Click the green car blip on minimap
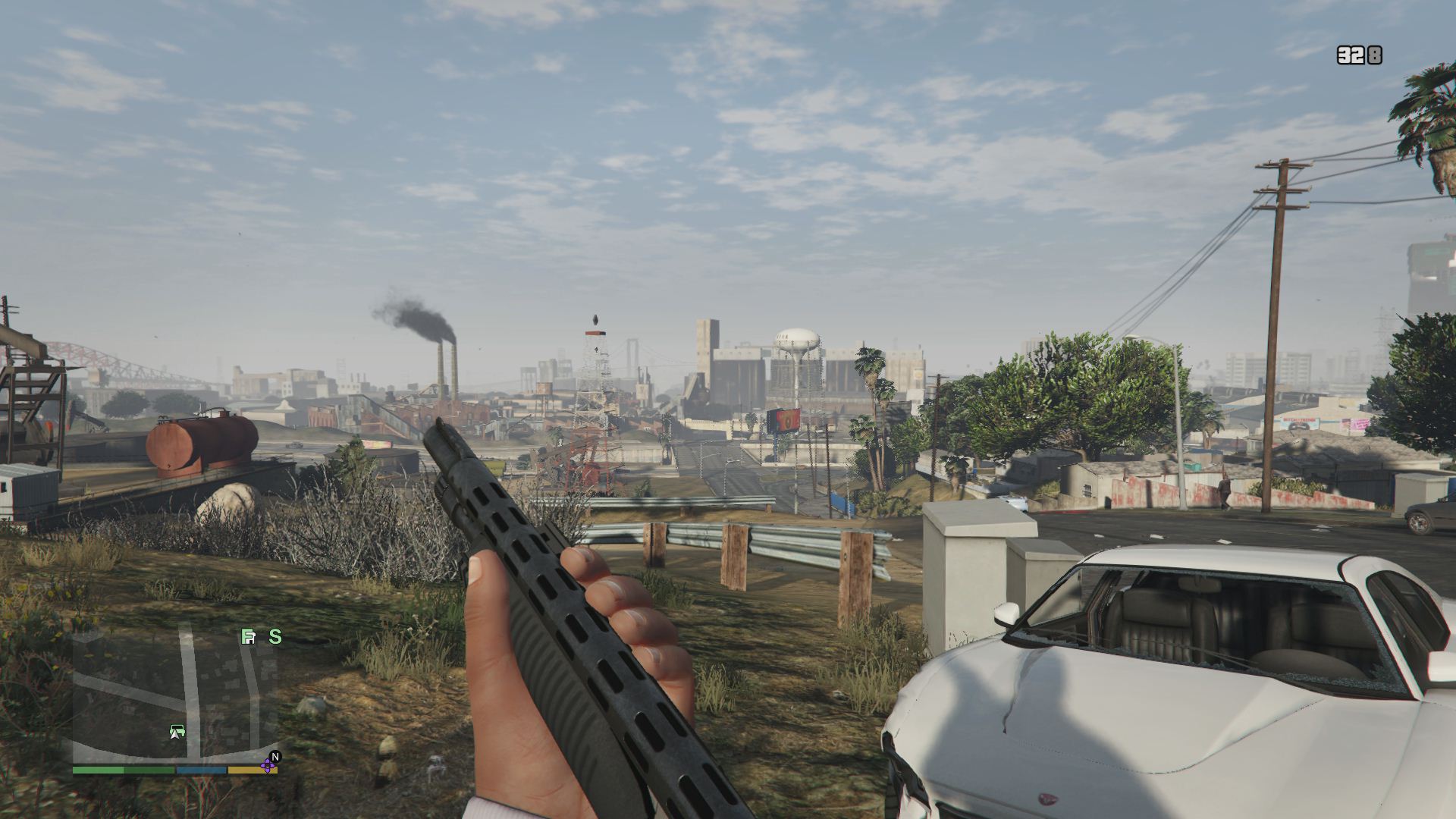The height and width of the screenshot is (819, 1456). pos(177,732)
